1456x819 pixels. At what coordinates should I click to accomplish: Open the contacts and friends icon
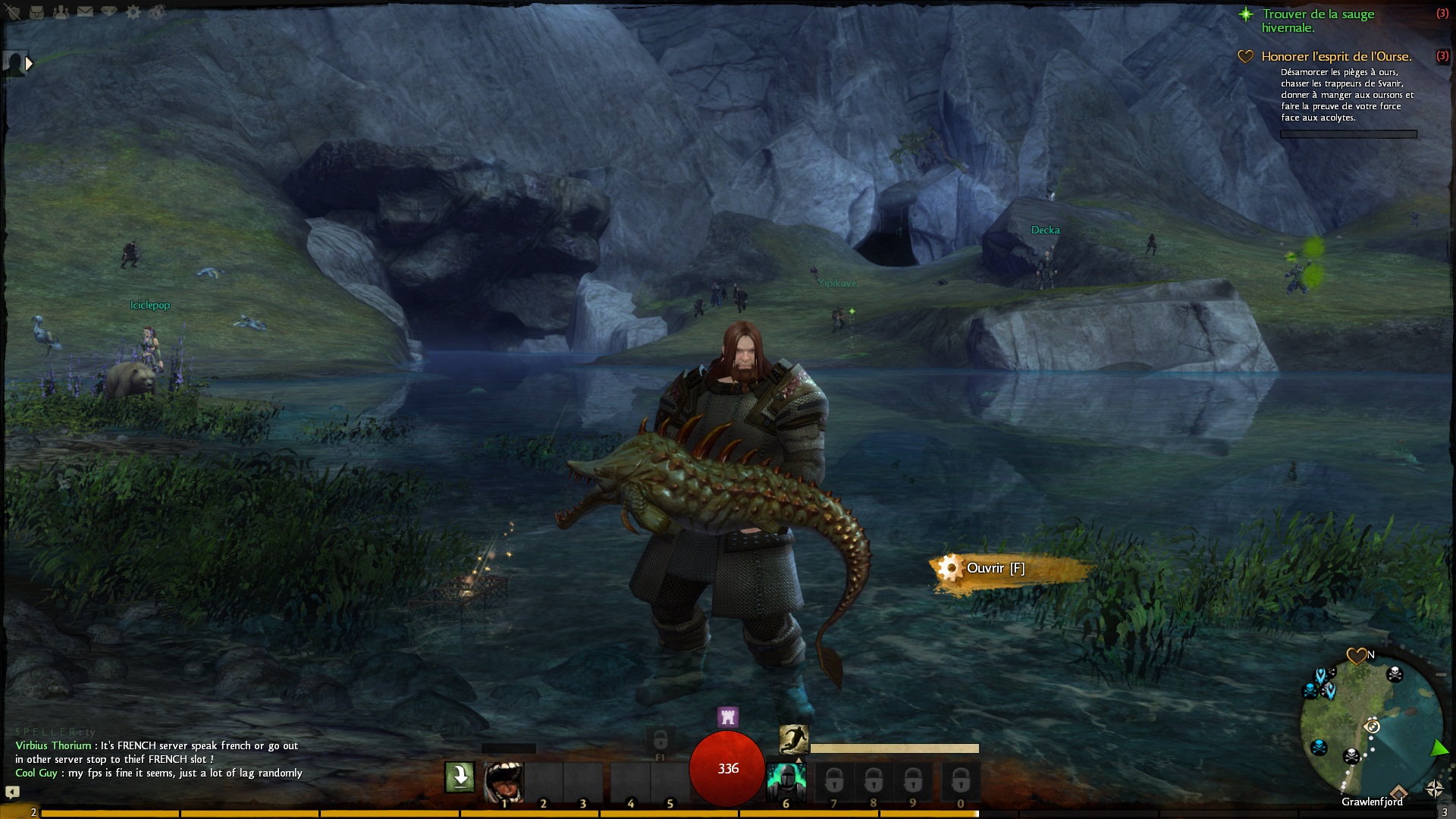pyautogui.click(x=61, y=12)
